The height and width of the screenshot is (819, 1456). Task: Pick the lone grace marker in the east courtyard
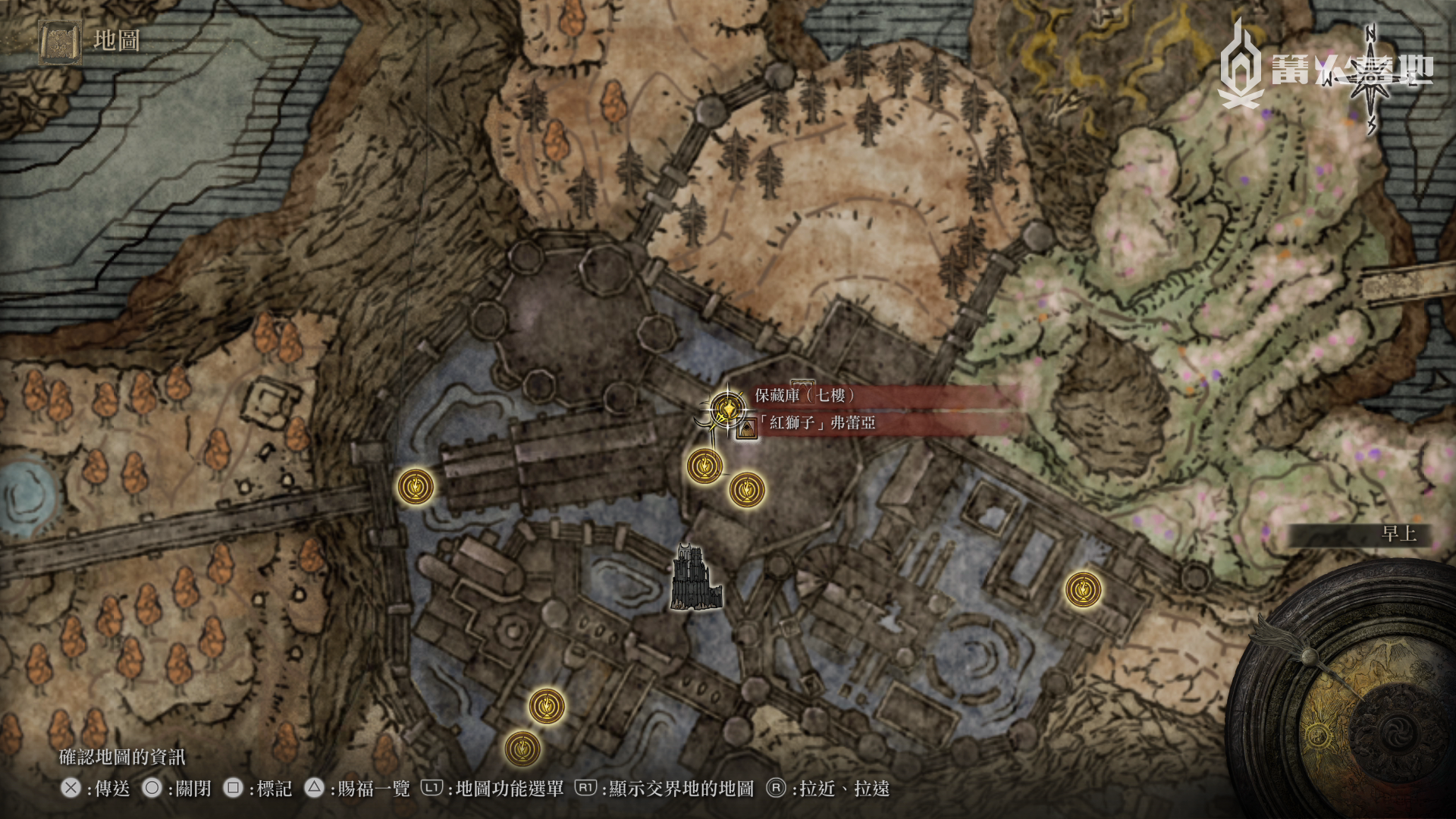[1083, 589]
